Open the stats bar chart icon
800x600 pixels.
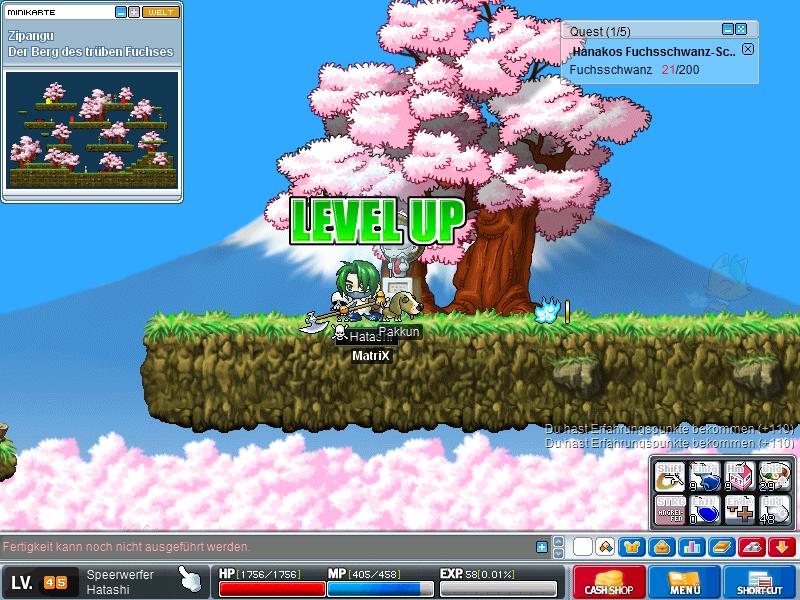point(692,547)
